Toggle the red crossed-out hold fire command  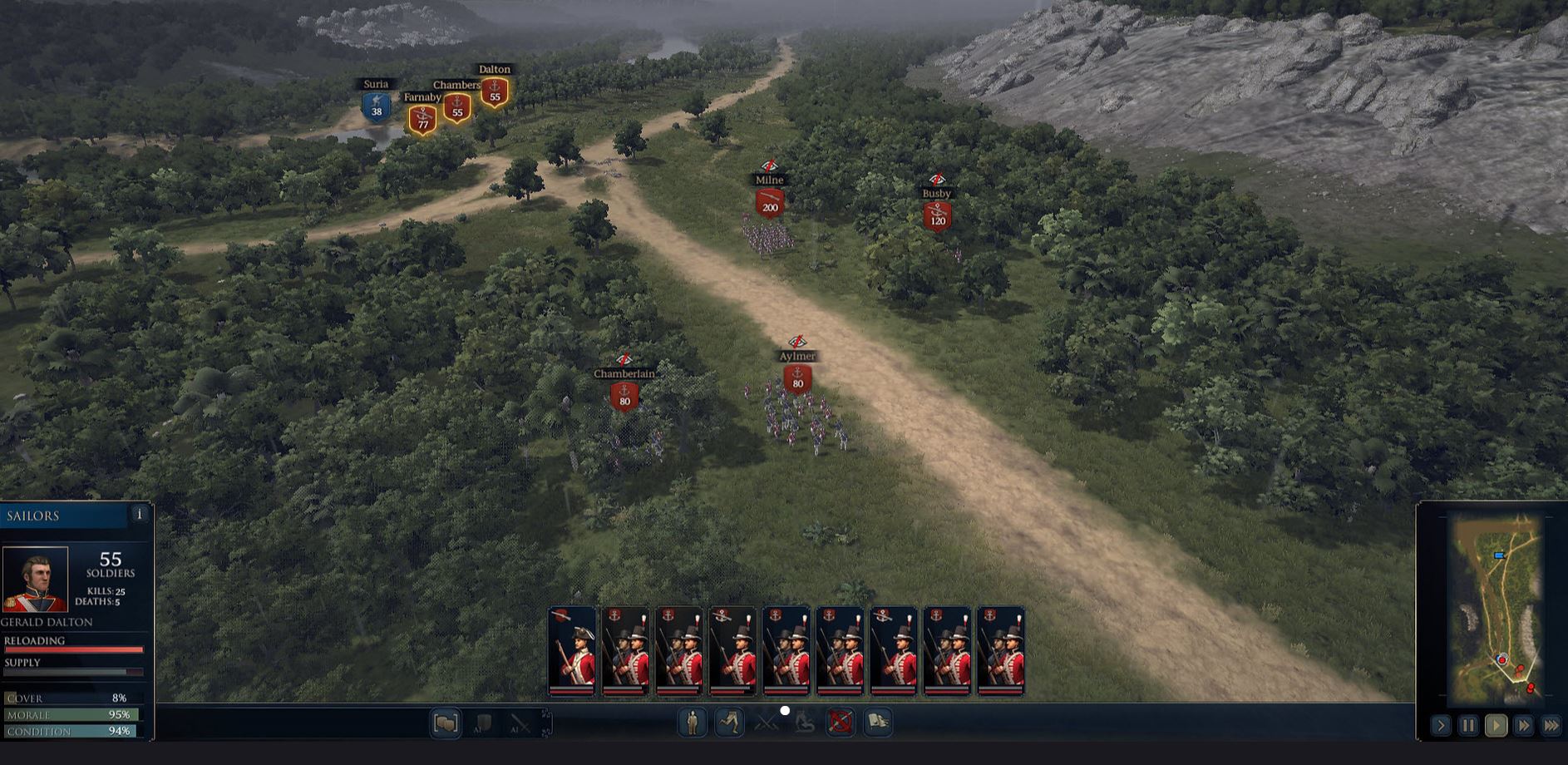tap(841, 722)
